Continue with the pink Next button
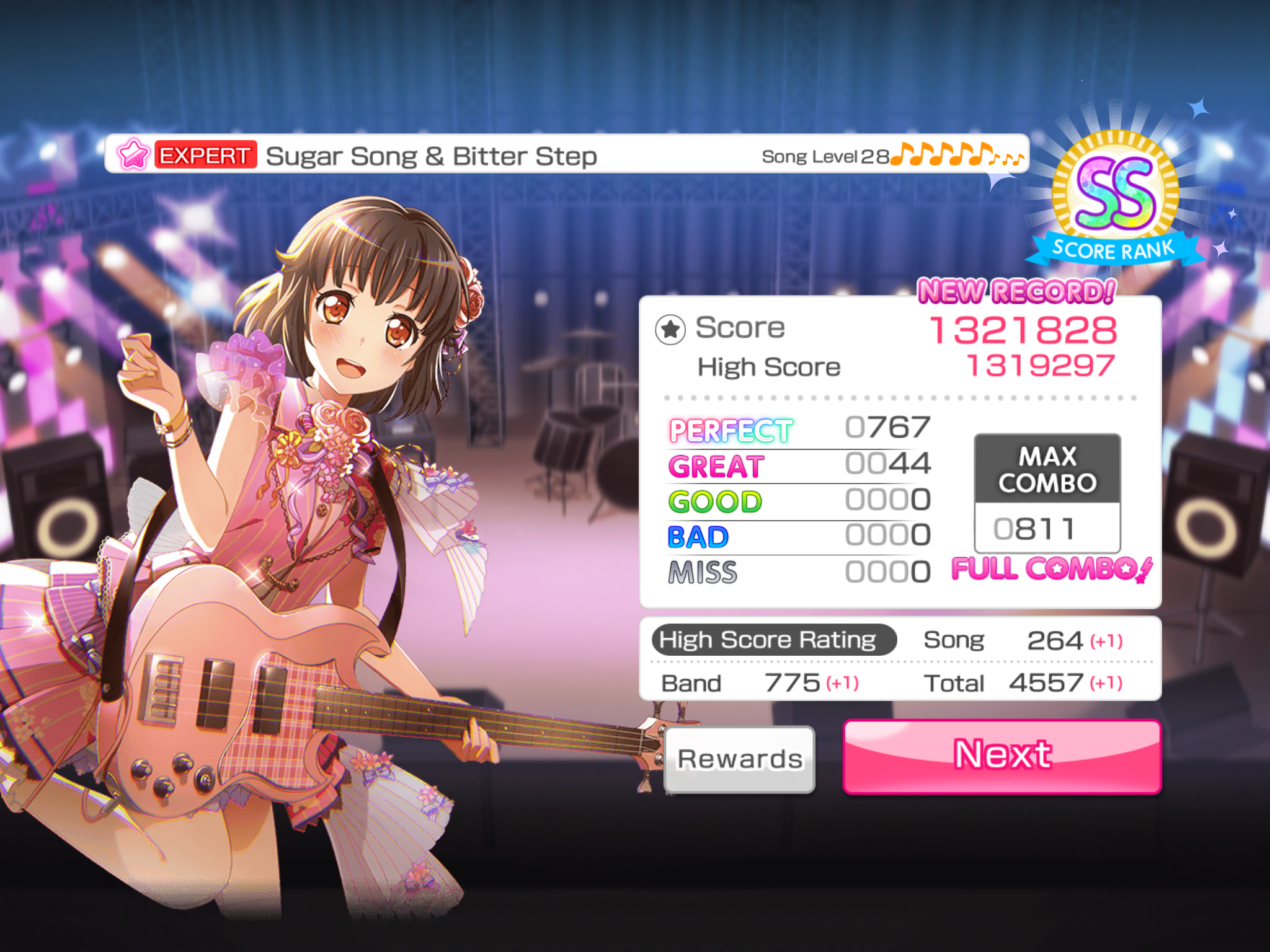The height and width of the screenshot is (952, 1270). click(1002, 756)
